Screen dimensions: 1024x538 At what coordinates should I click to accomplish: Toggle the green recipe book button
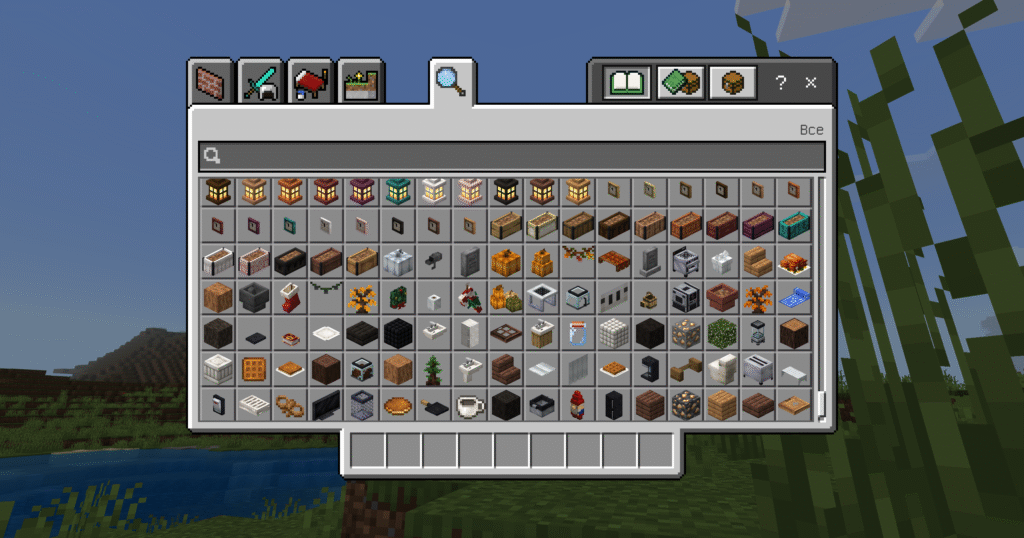pyautogui.click(x=628, y=82)
